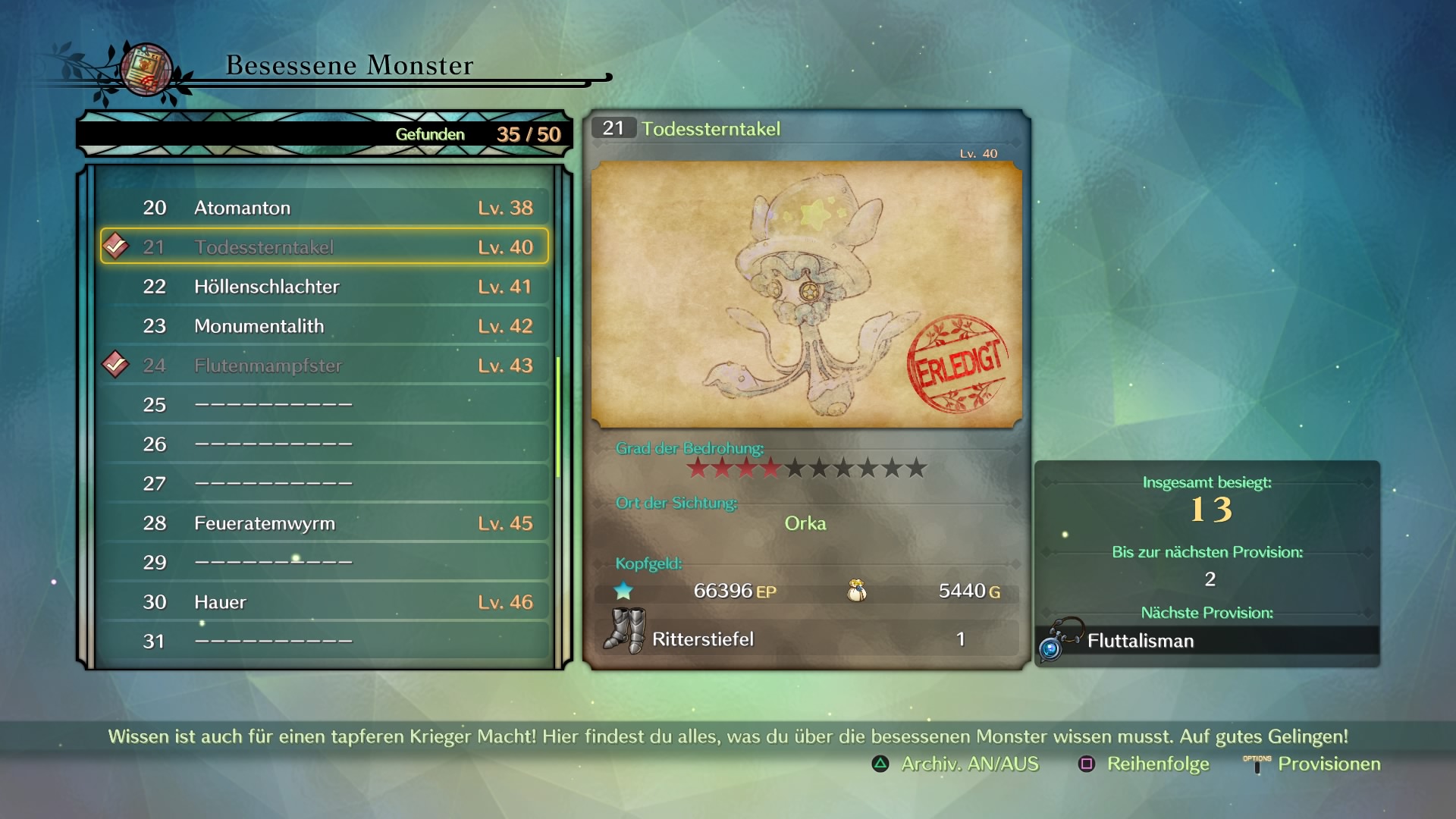Select Atomanton in the monster list

pyautogui.click(x=325, y=208)
